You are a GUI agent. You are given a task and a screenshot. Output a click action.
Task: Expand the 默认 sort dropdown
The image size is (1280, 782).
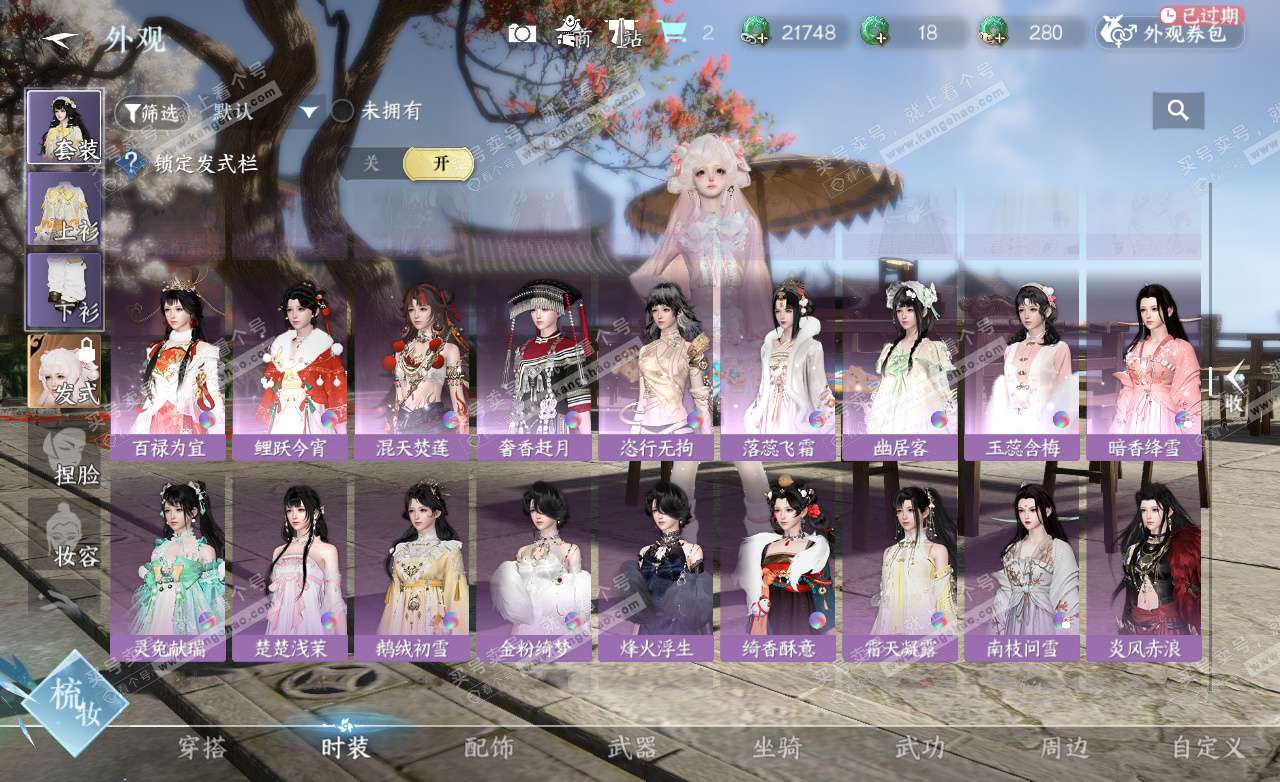(309, 112)
